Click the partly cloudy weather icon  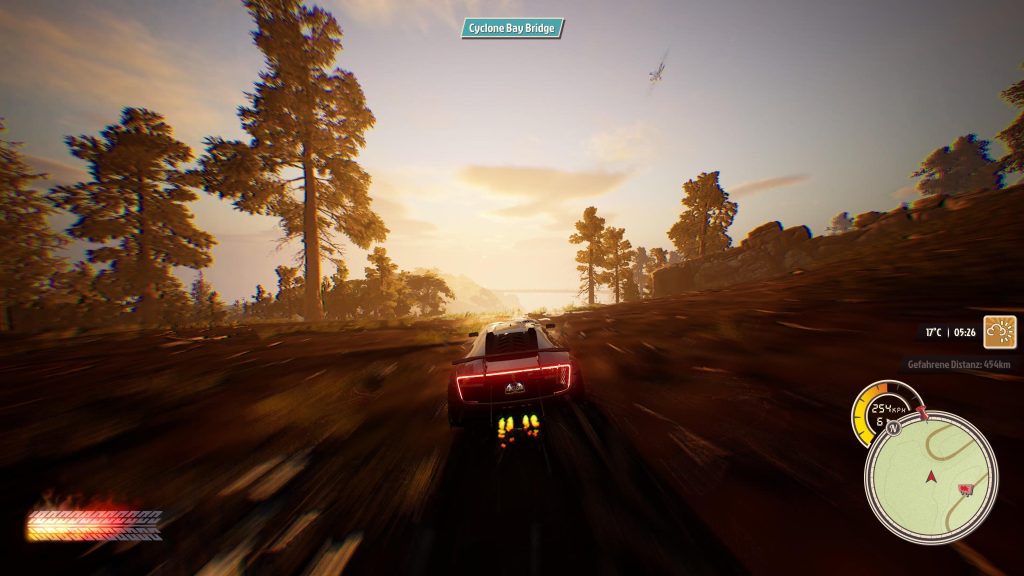(x=999, y=331)
